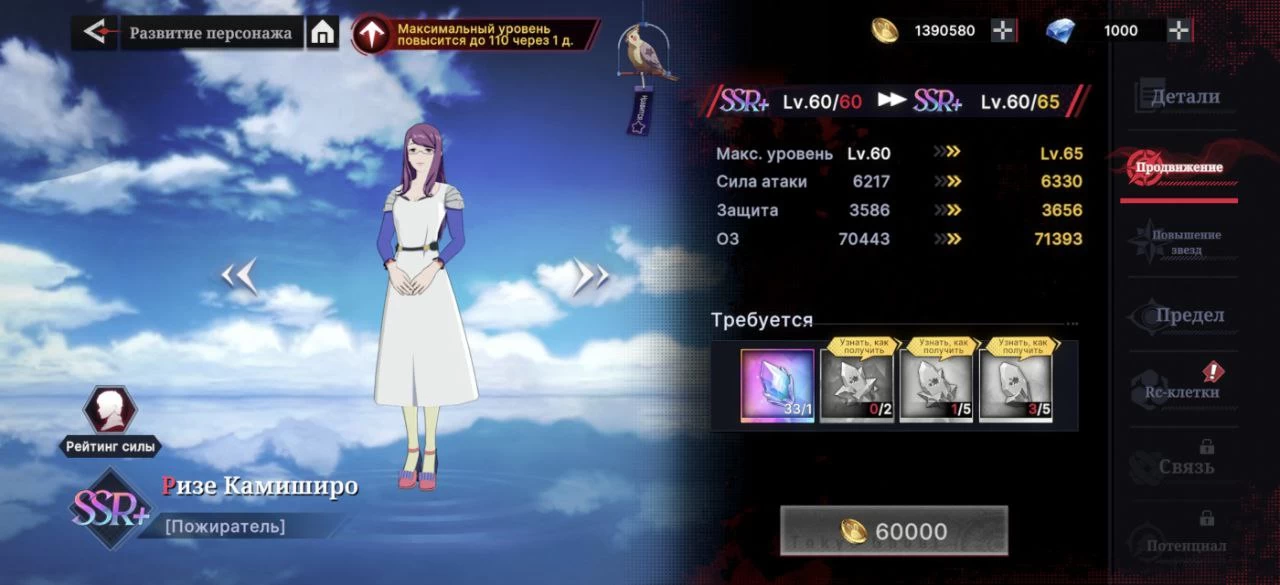The width and height of the screenshot is (1280, 585).
Task: Tap the max level increase notice banner
Action: pos(476,35)
